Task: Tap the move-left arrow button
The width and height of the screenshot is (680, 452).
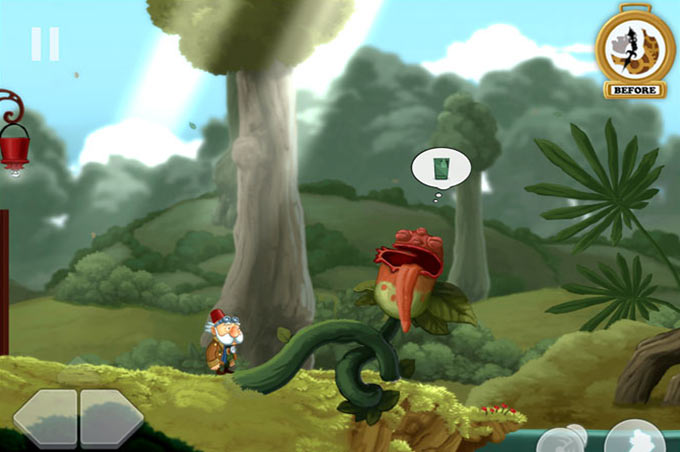Action: click(46, 417)
